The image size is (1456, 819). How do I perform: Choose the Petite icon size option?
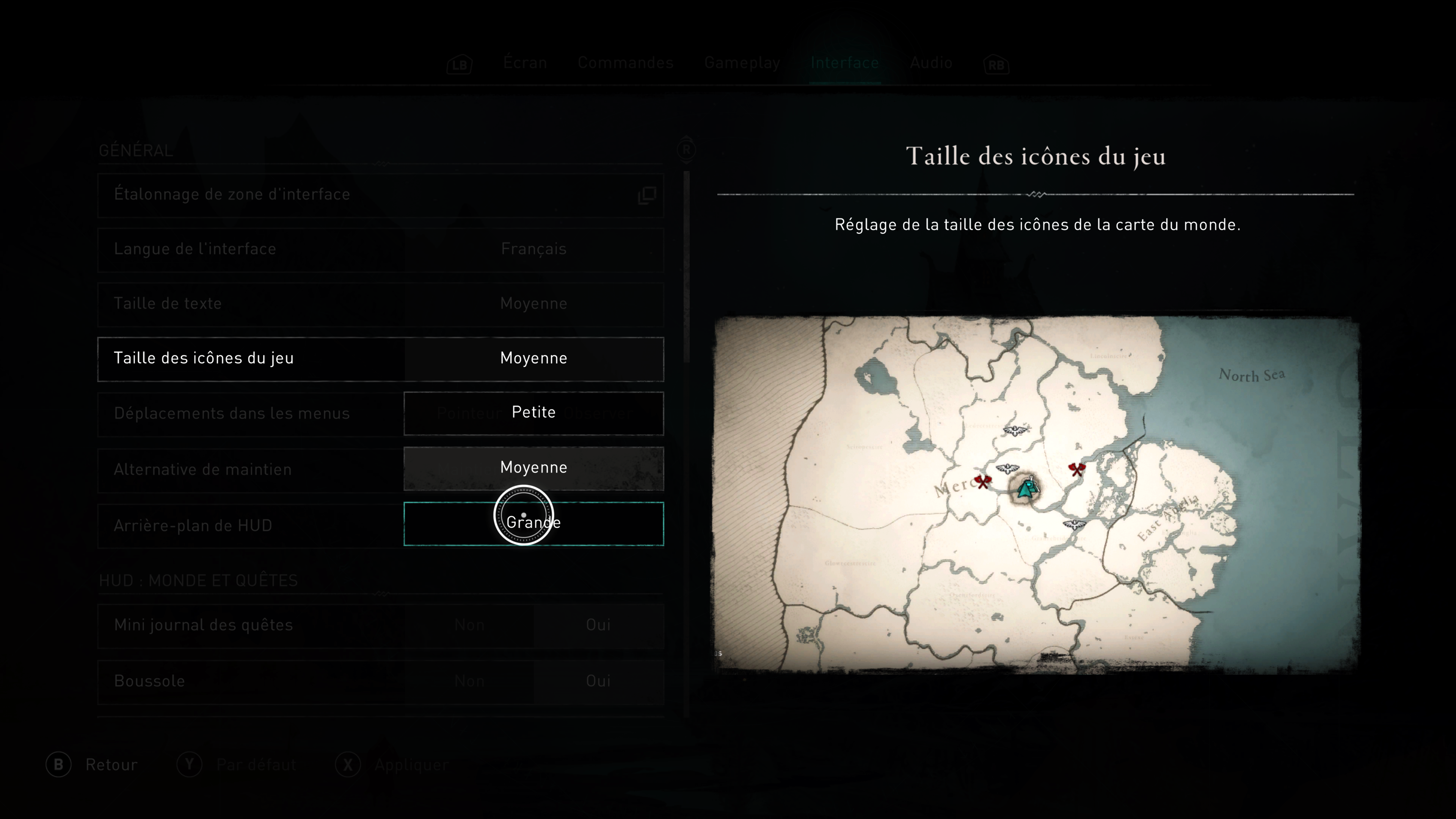[533, 413]
